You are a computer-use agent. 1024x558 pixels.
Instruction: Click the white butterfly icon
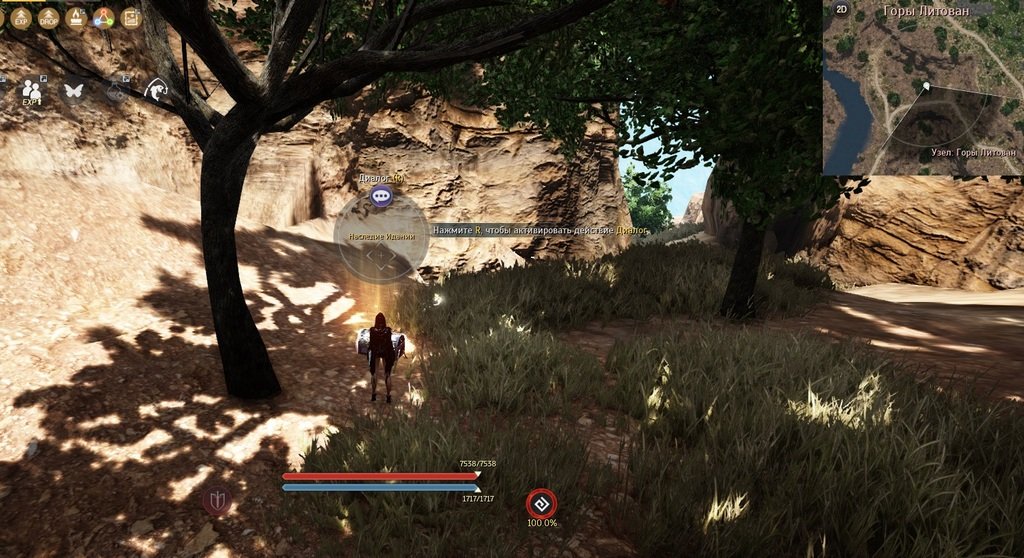(x=73, y=90)
